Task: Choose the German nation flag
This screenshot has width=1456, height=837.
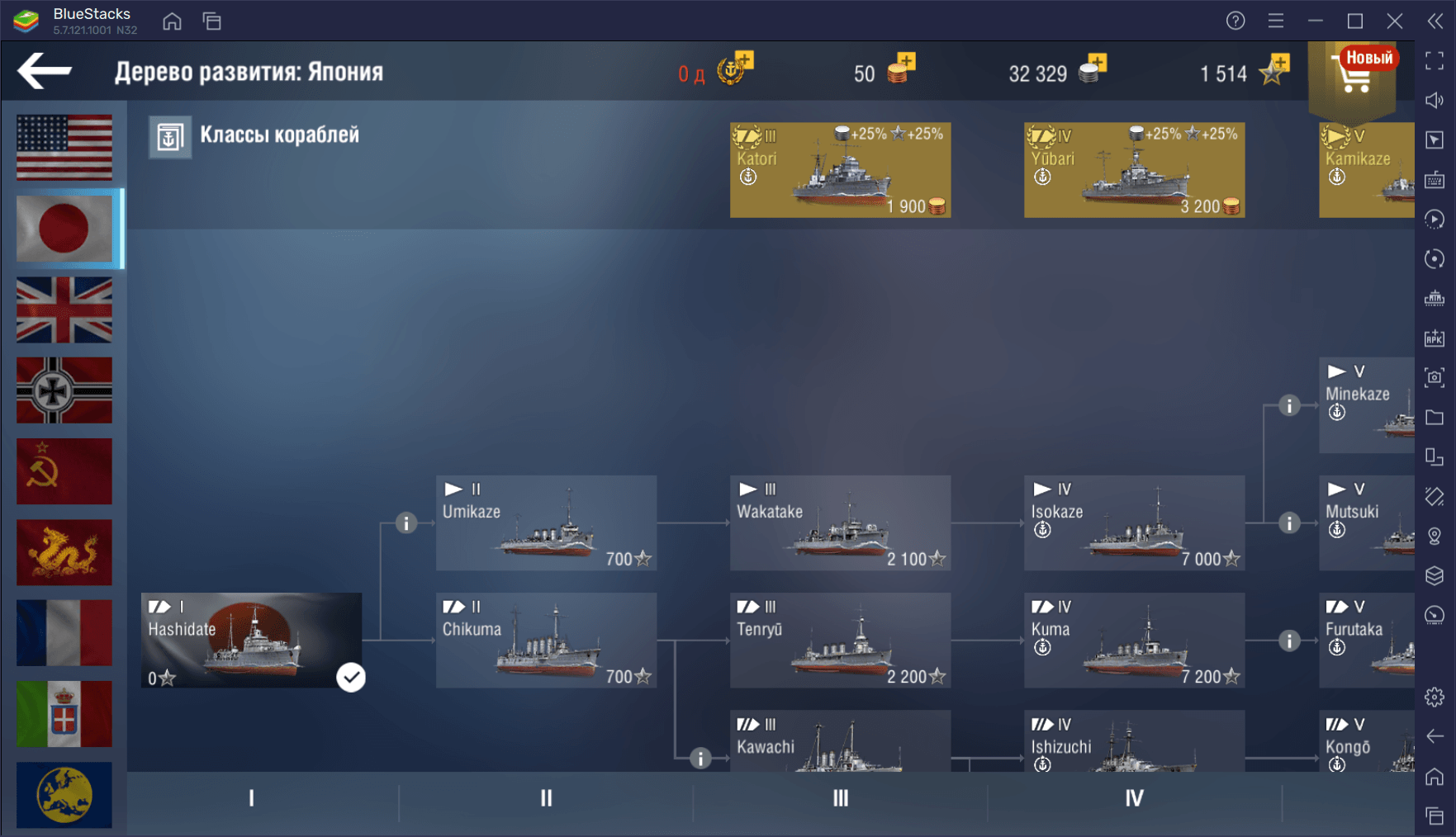Action: (64, 390)
